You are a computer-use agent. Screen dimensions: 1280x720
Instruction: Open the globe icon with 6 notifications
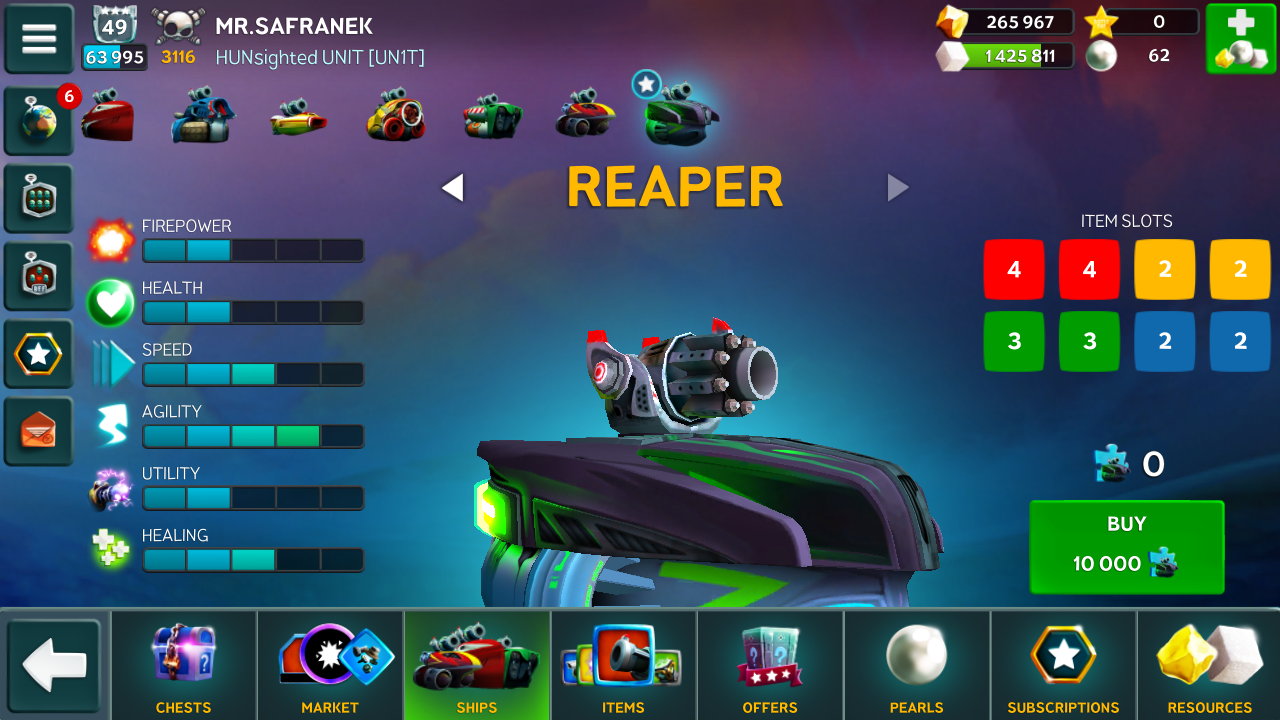(39, 121)
